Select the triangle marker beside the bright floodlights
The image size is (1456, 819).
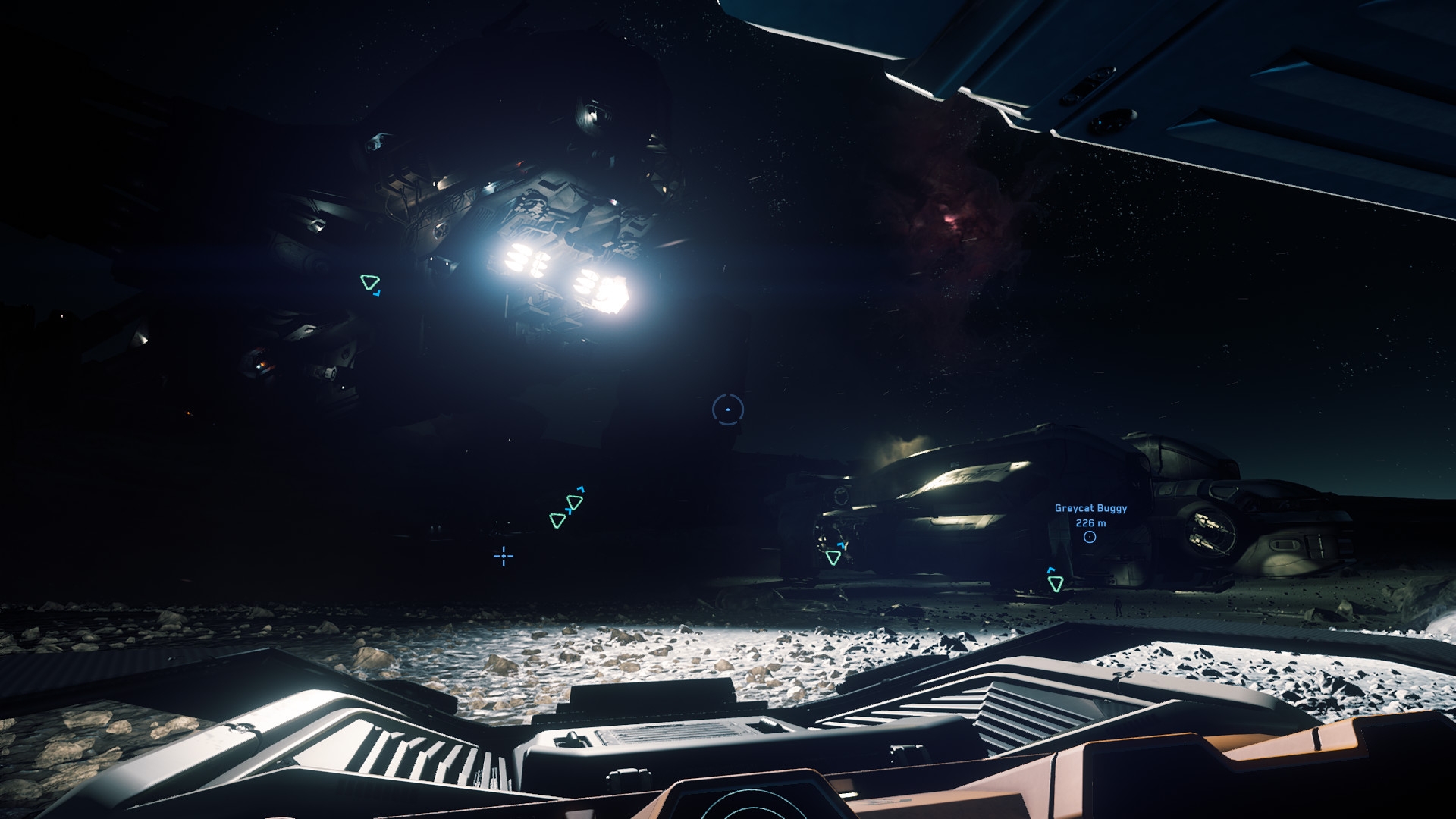[369, 283]
